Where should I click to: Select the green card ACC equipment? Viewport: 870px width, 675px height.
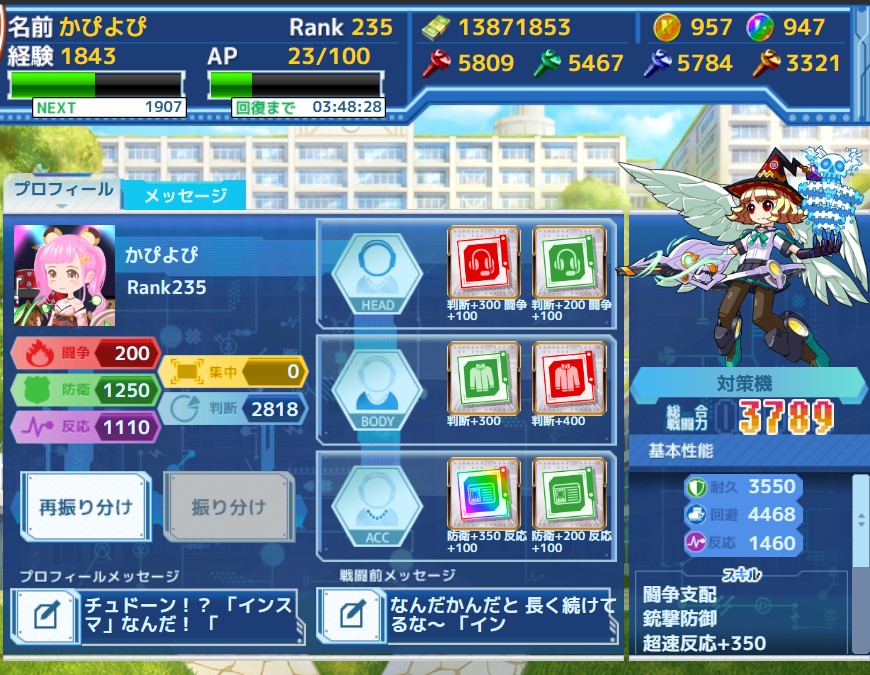click(x=568, y=493)
